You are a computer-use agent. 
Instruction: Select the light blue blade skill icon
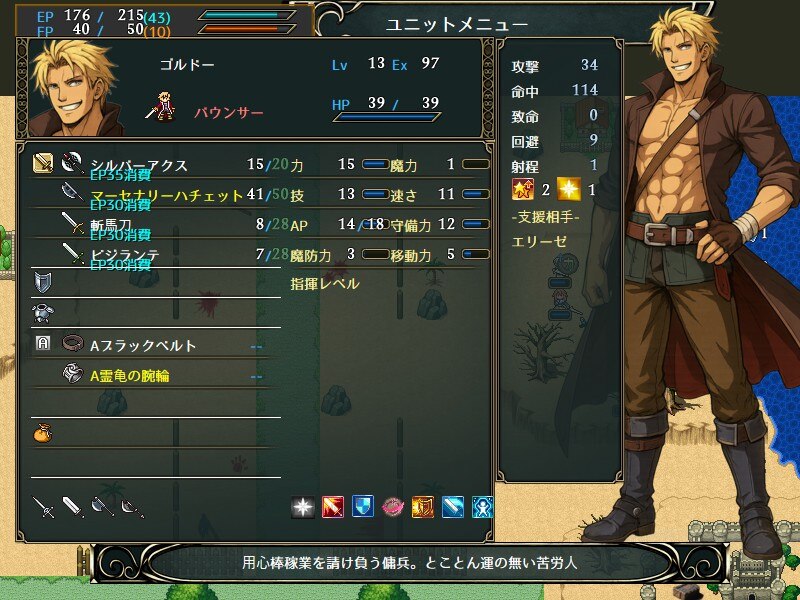pyautogui.click(x=453, y=507)
